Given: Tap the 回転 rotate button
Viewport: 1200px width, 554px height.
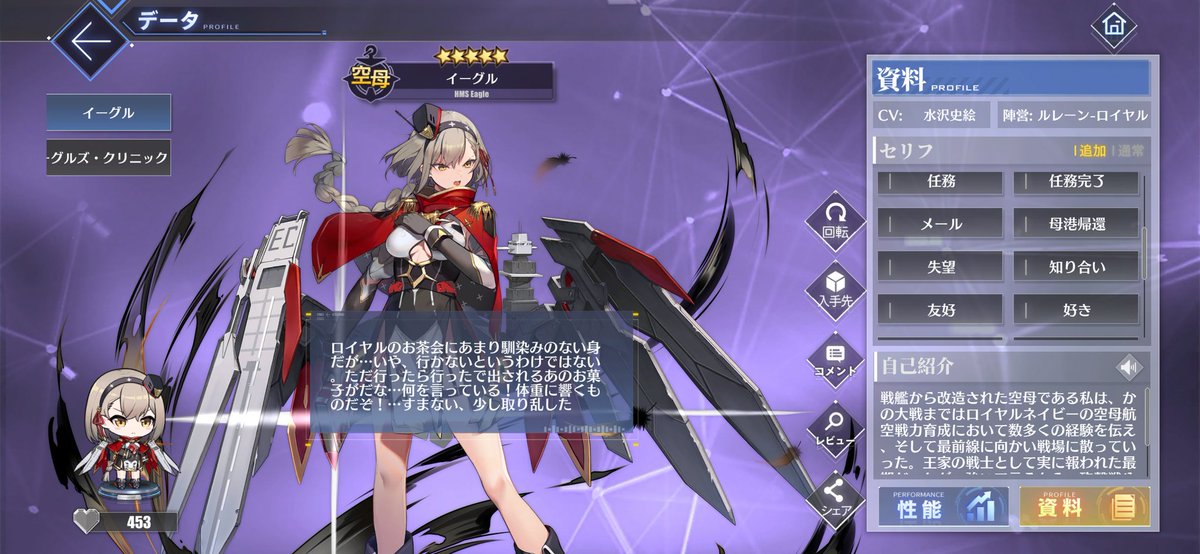Looking at the screenshot, I should pyautogui.click(x=834, y=219).
